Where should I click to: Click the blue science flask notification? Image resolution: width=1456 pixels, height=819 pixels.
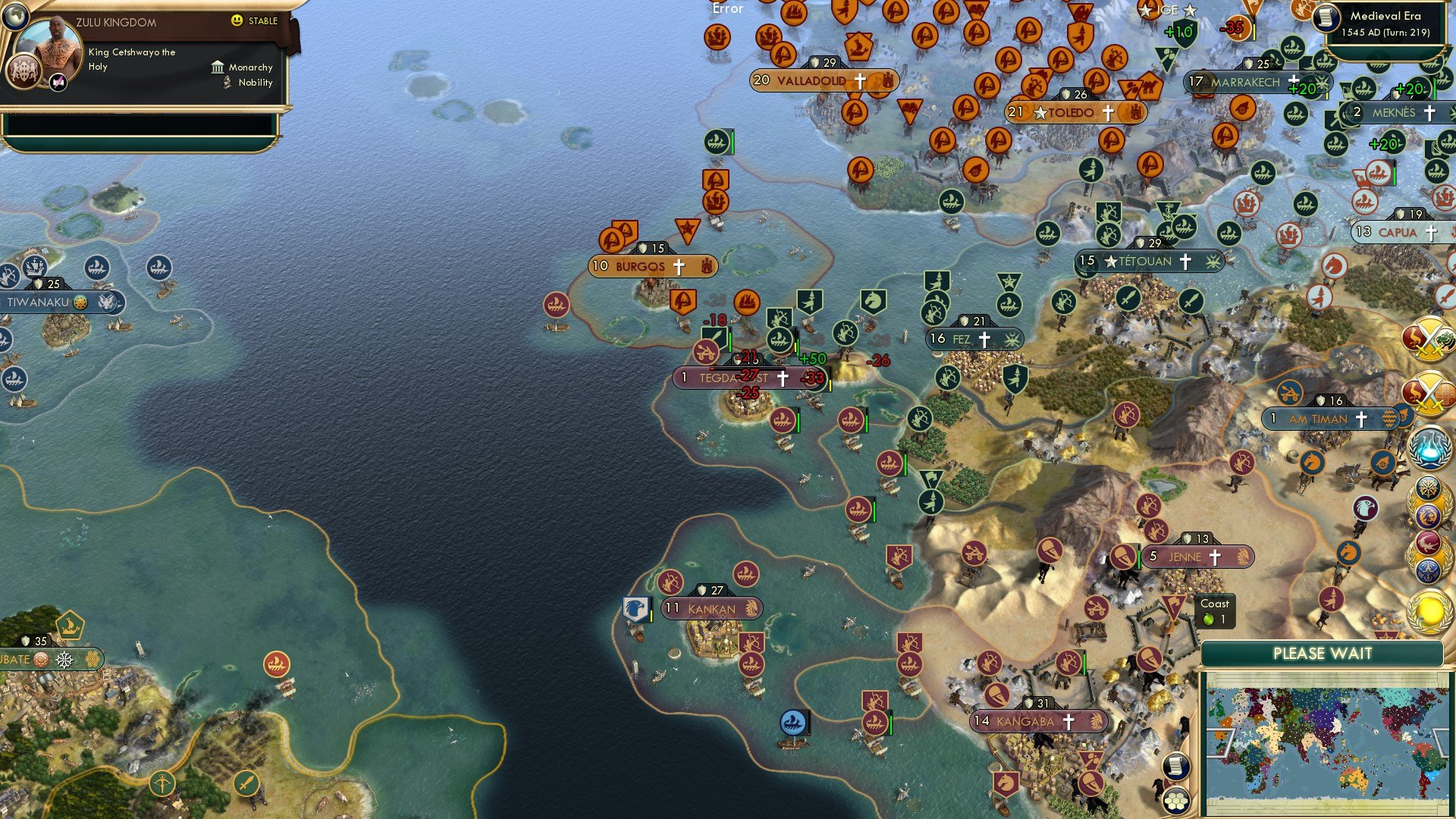1429,447
